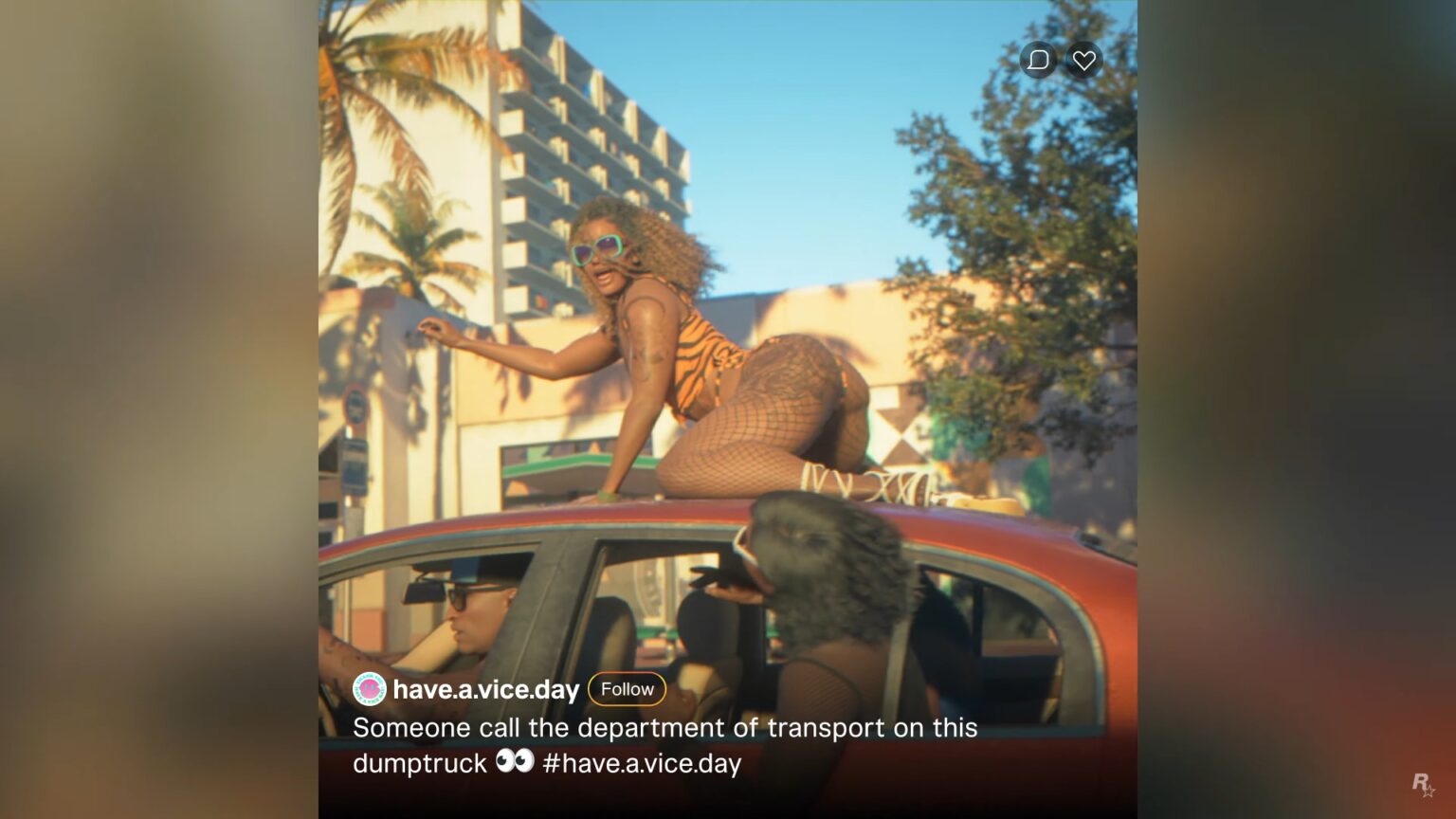Image resolution: width=1456 pixels, height=819 pixels.
Task: Click the username have.a.vice.day text
Action: tap(487, 690)
